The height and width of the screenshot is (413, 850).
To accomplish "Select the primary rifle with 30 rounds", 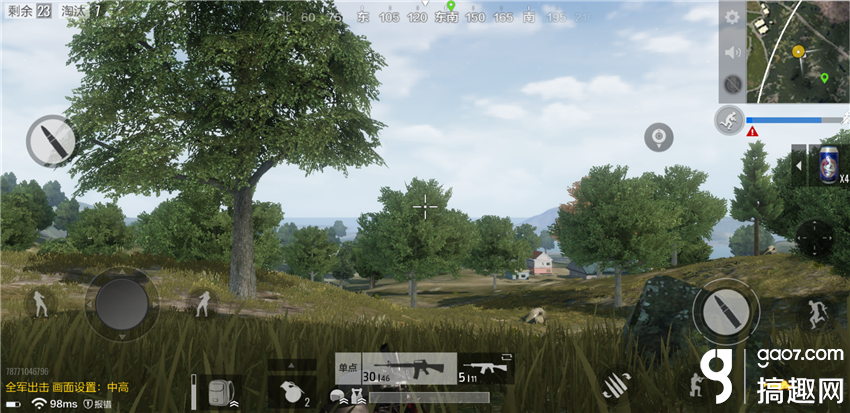I will pyautogui.click(x=409, y=369).
